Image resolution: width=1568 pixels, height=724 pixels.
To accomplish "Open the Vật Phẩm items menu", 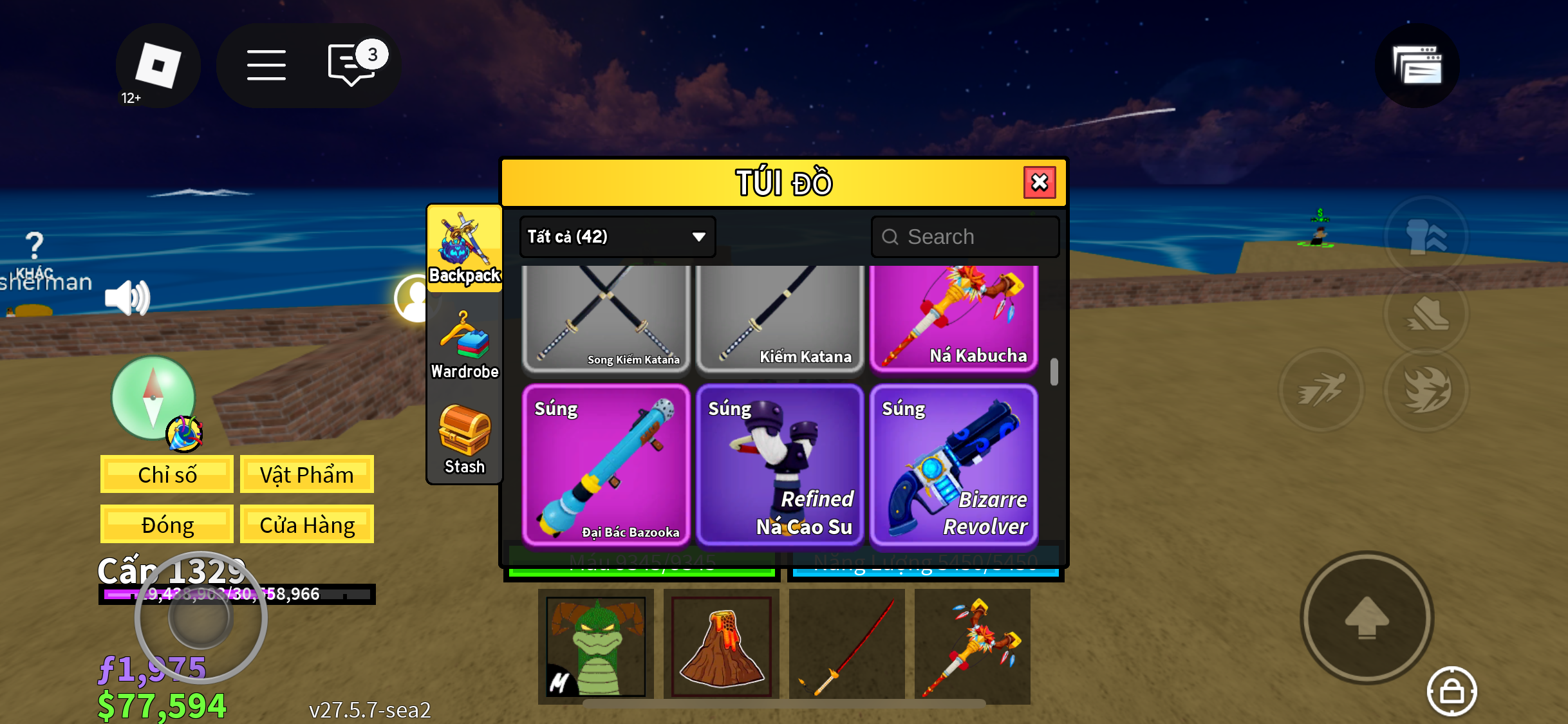I will pos(306,474).
